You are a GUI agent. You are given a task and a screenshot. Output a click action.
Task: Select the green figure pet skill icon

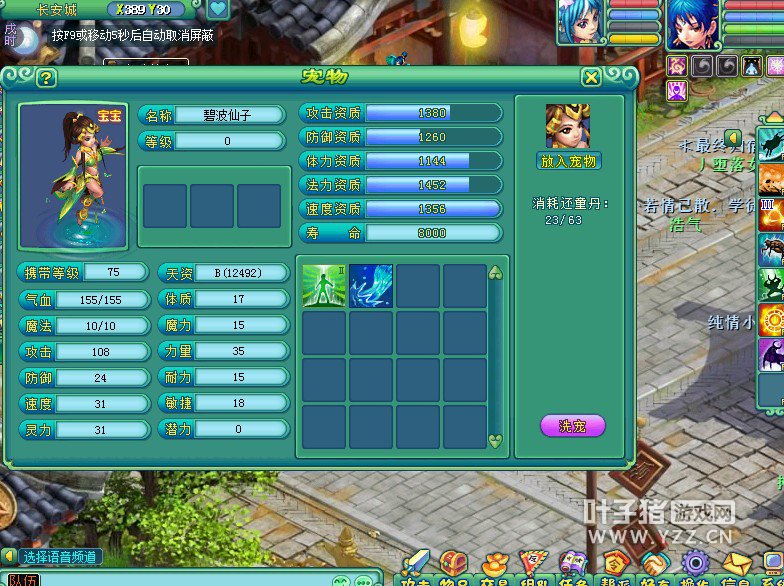pyautogui.click(x=324, y=286)
